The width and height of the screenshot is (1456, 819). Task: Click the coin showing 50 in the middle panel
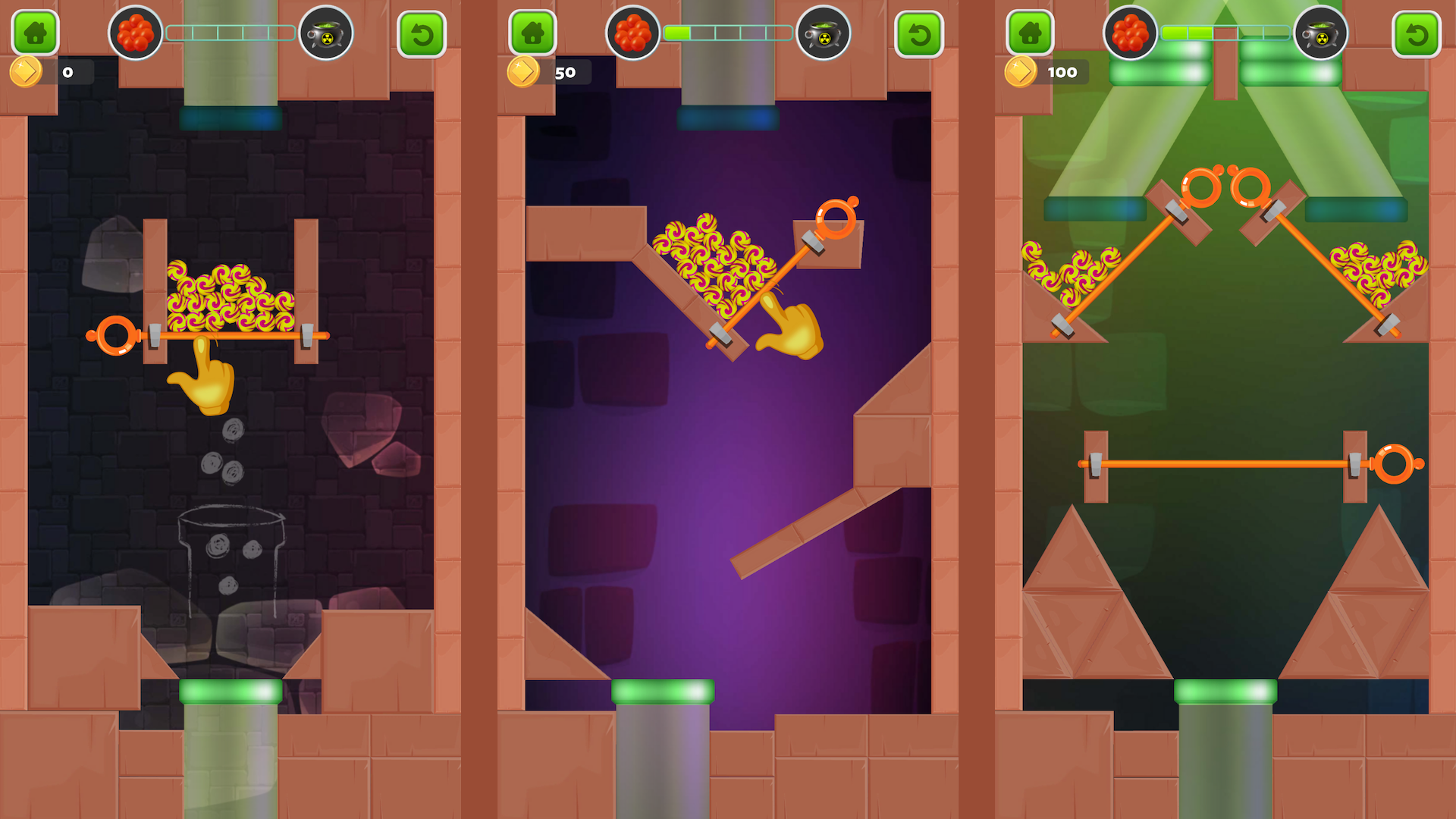523,71
